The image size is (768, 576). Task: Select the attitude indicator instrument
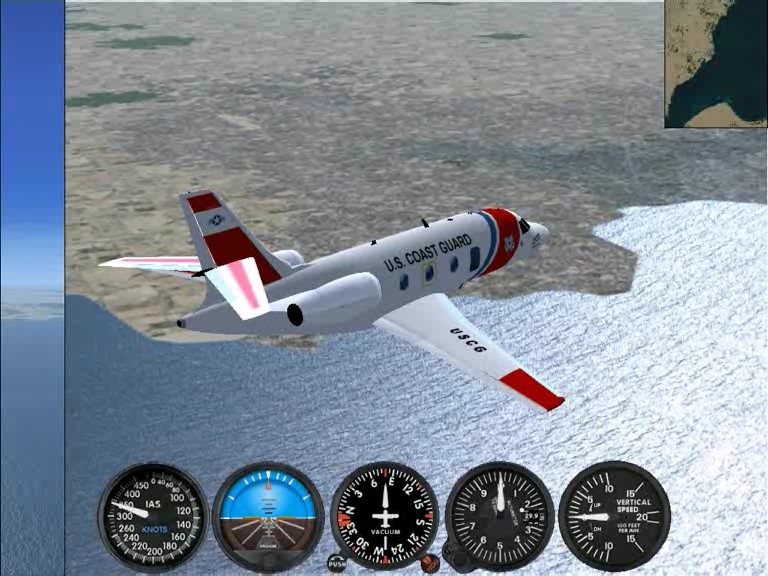point(268,516)
